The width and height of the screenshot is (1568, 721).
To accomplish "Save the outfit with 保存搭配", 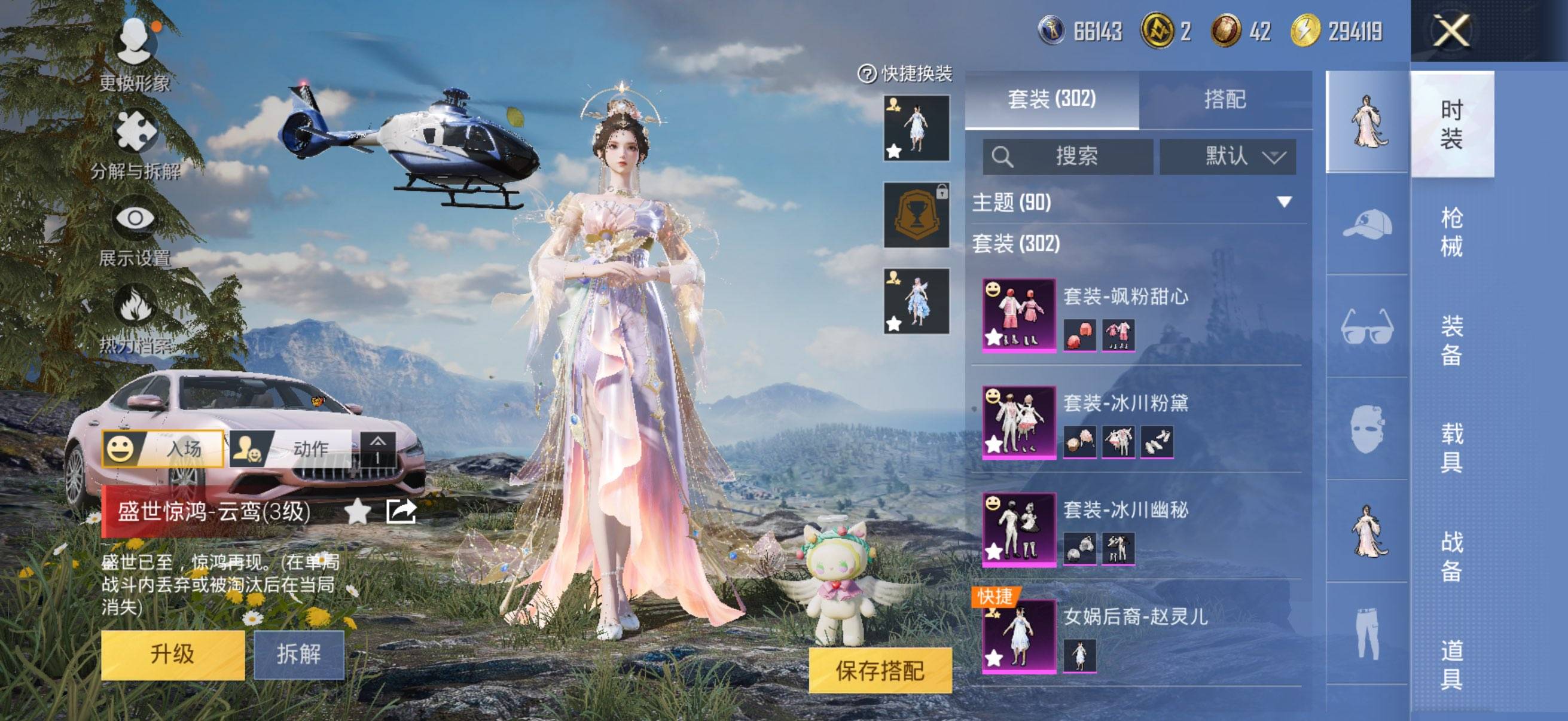I will pyautogui.click(x=880, y=670).
